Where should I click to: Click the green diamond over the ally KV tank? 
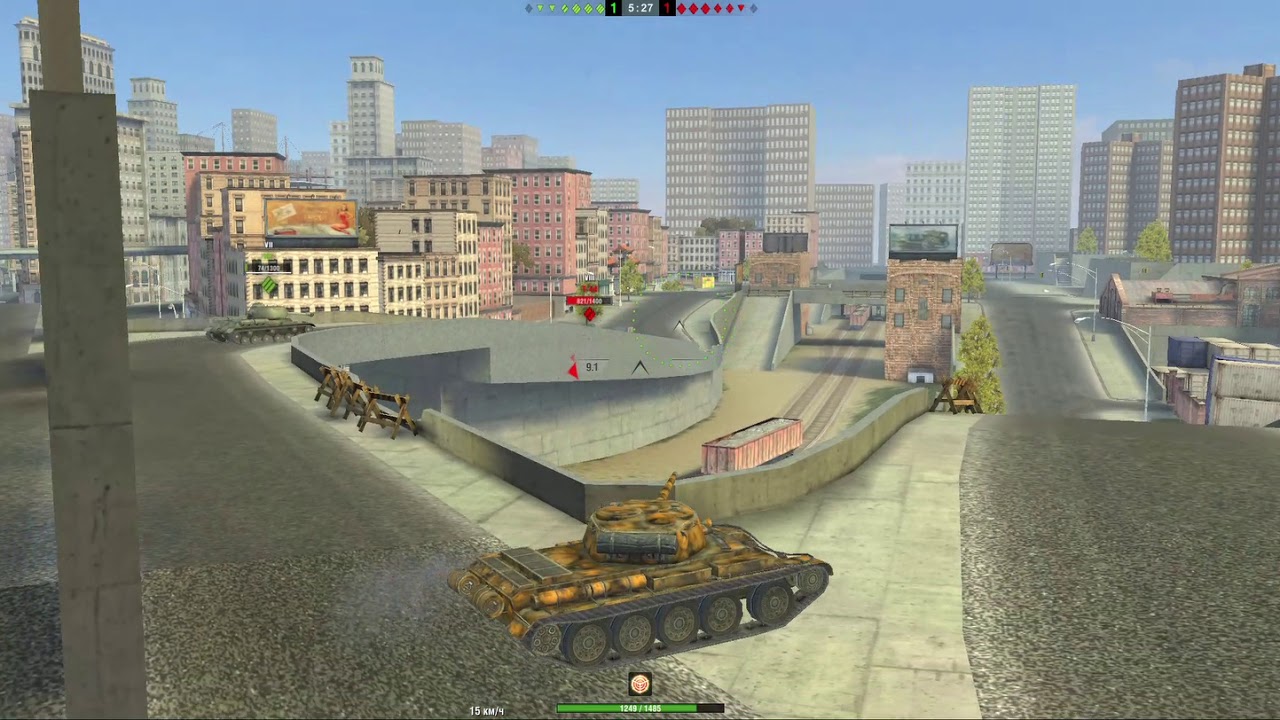click(268, 284)
